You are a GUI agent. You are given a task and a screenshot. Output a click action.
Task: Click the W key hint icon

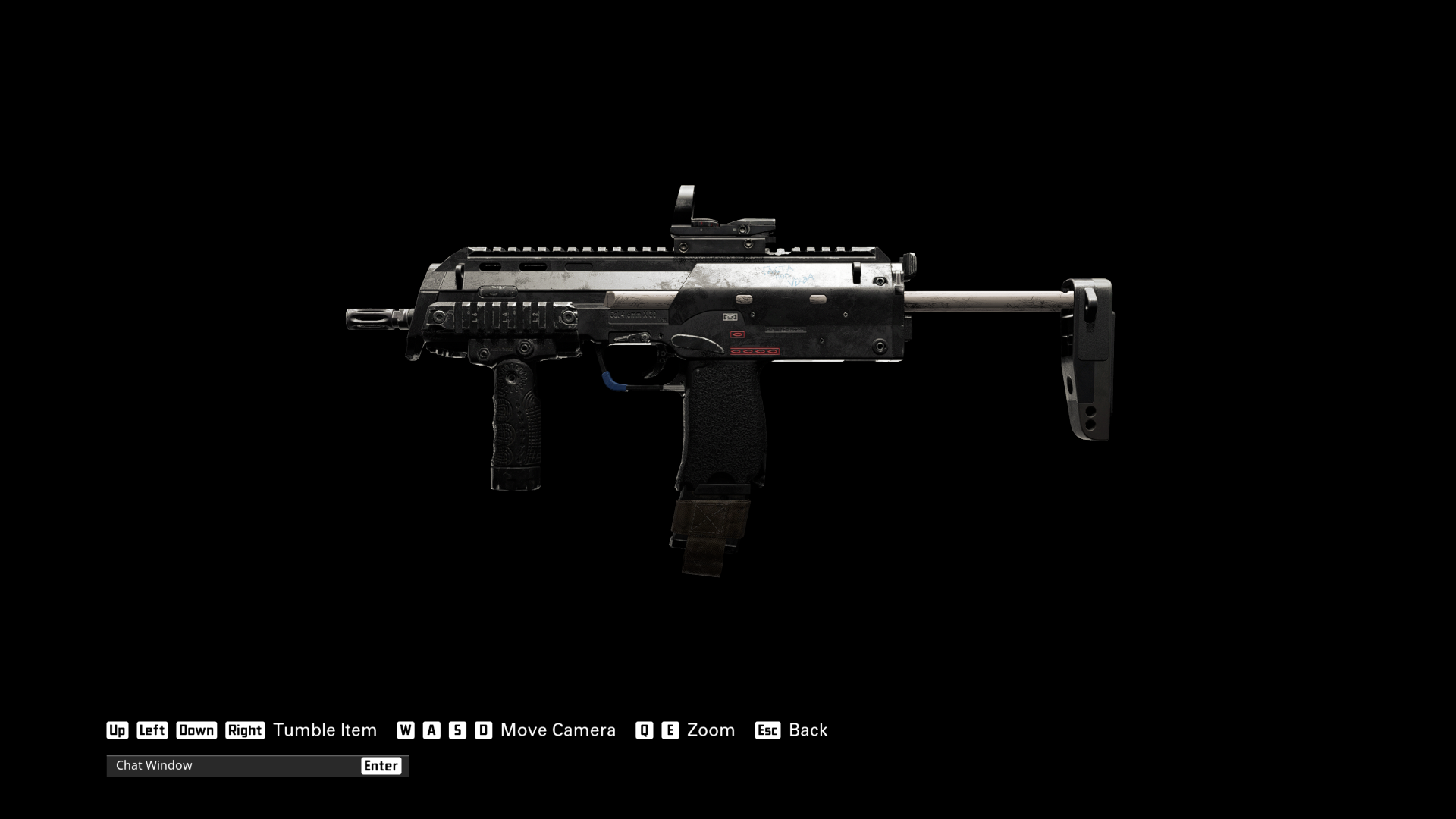tap(406, 730)
